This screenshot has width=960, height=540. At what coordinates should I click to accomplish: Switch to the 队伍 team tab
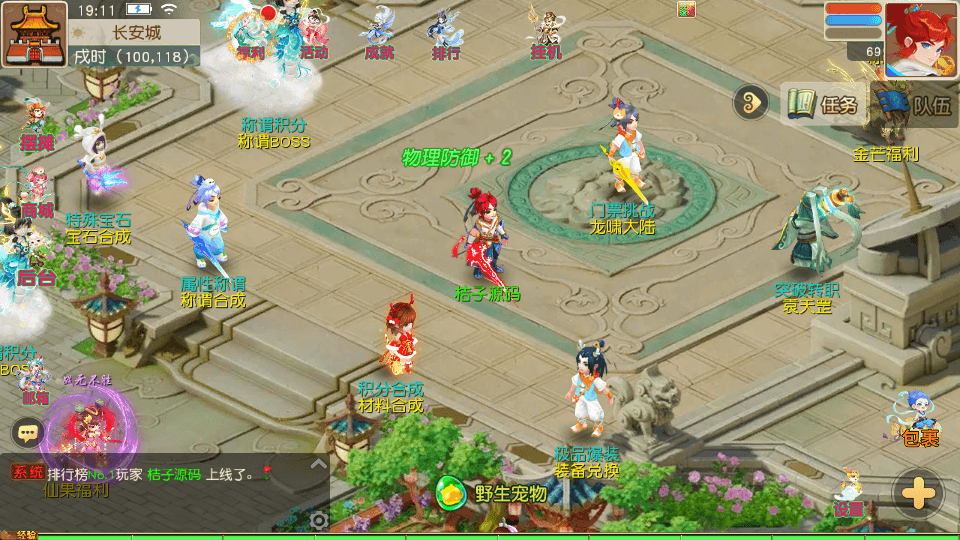[x=915, y=104]
